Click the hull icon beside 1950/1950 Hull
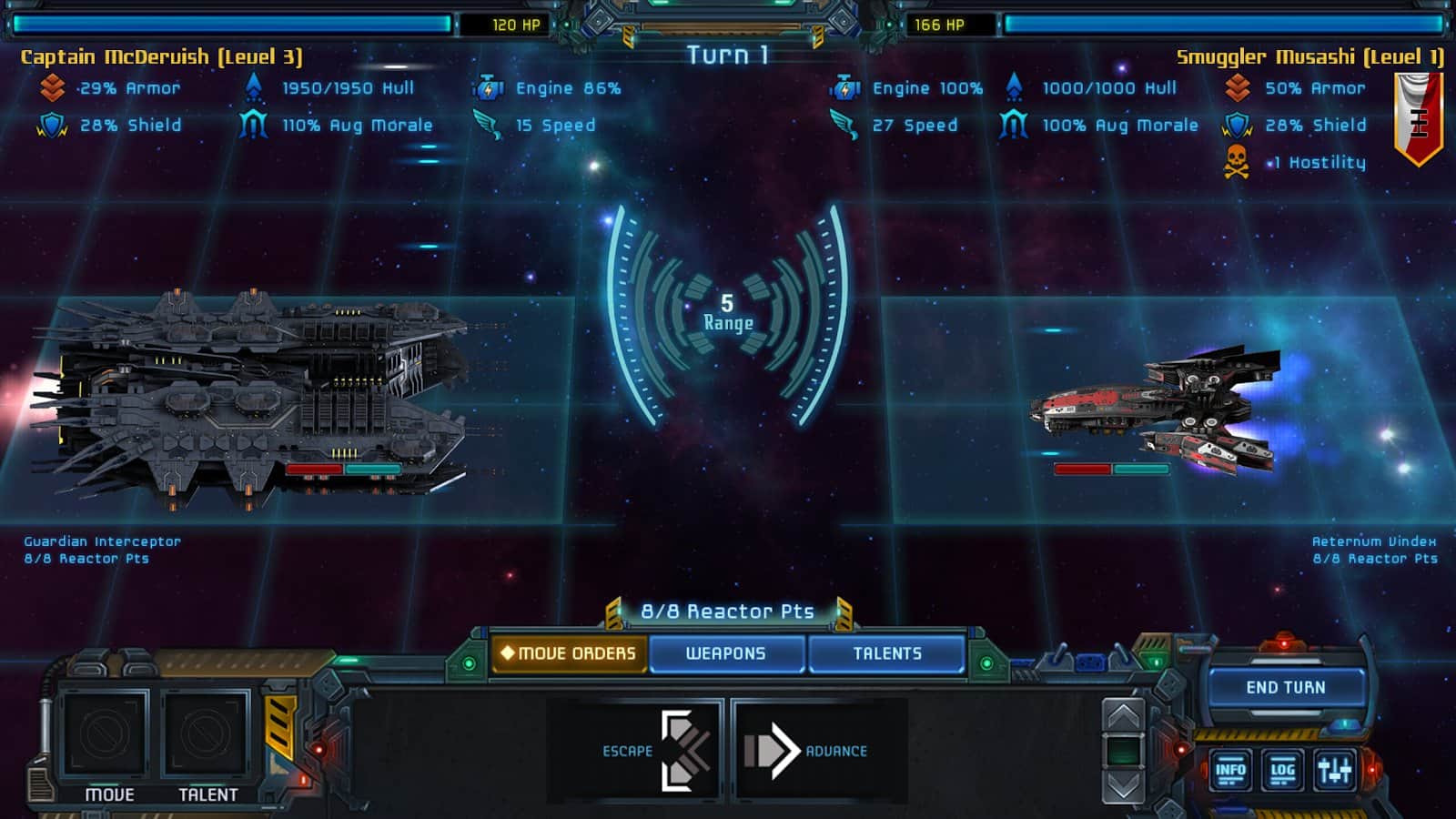 252,88
